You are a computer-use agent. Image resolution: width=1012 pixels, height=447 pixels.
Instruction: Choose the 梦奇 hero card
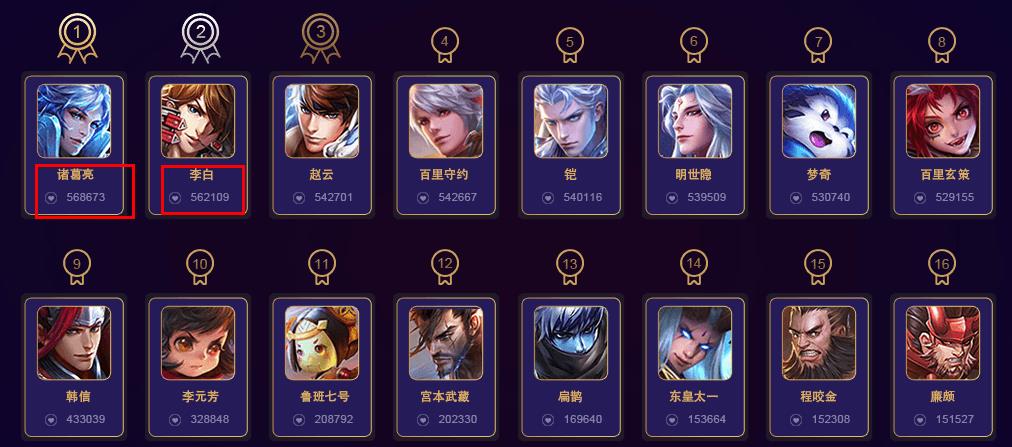818,122
